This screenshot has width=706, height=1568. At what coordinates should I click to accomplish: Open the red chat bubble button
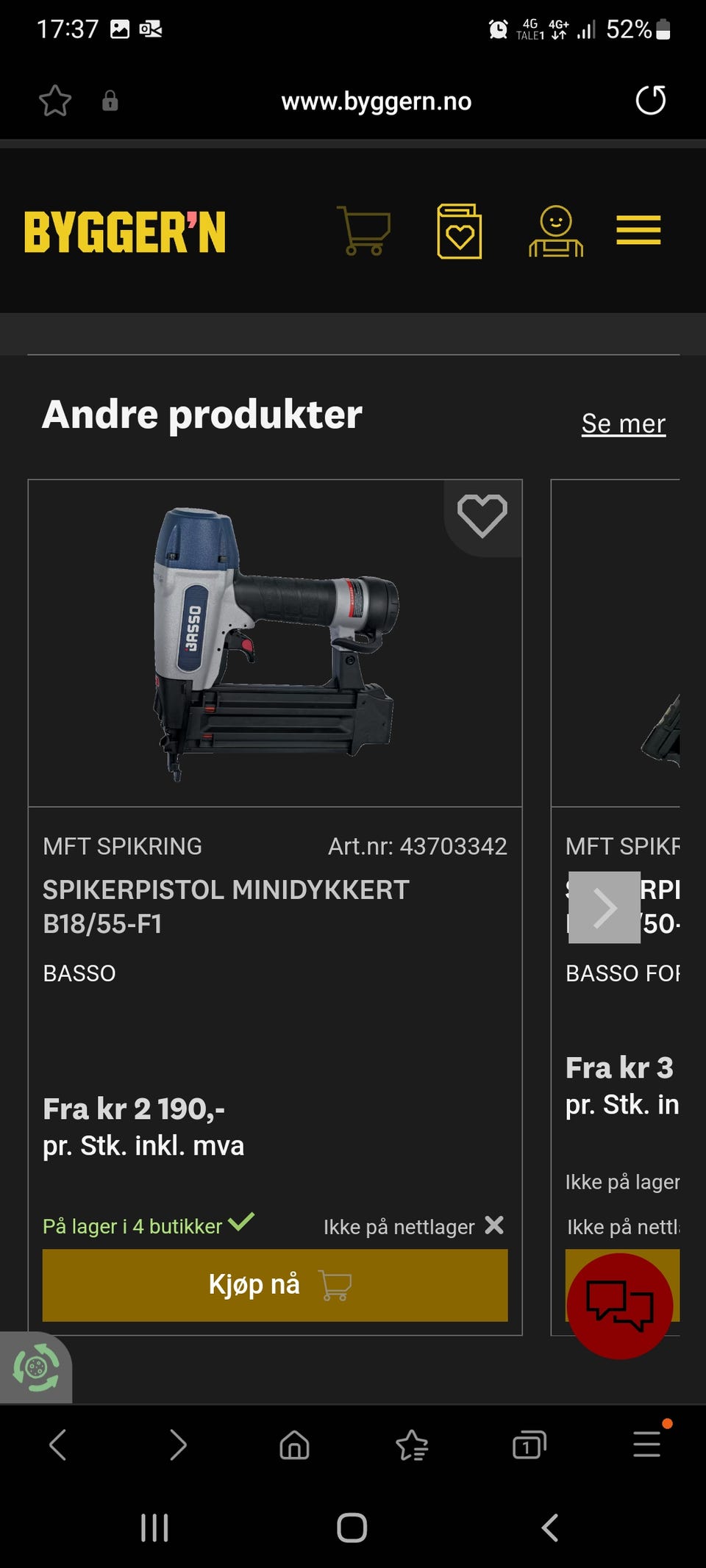[x=619, y=1306]
